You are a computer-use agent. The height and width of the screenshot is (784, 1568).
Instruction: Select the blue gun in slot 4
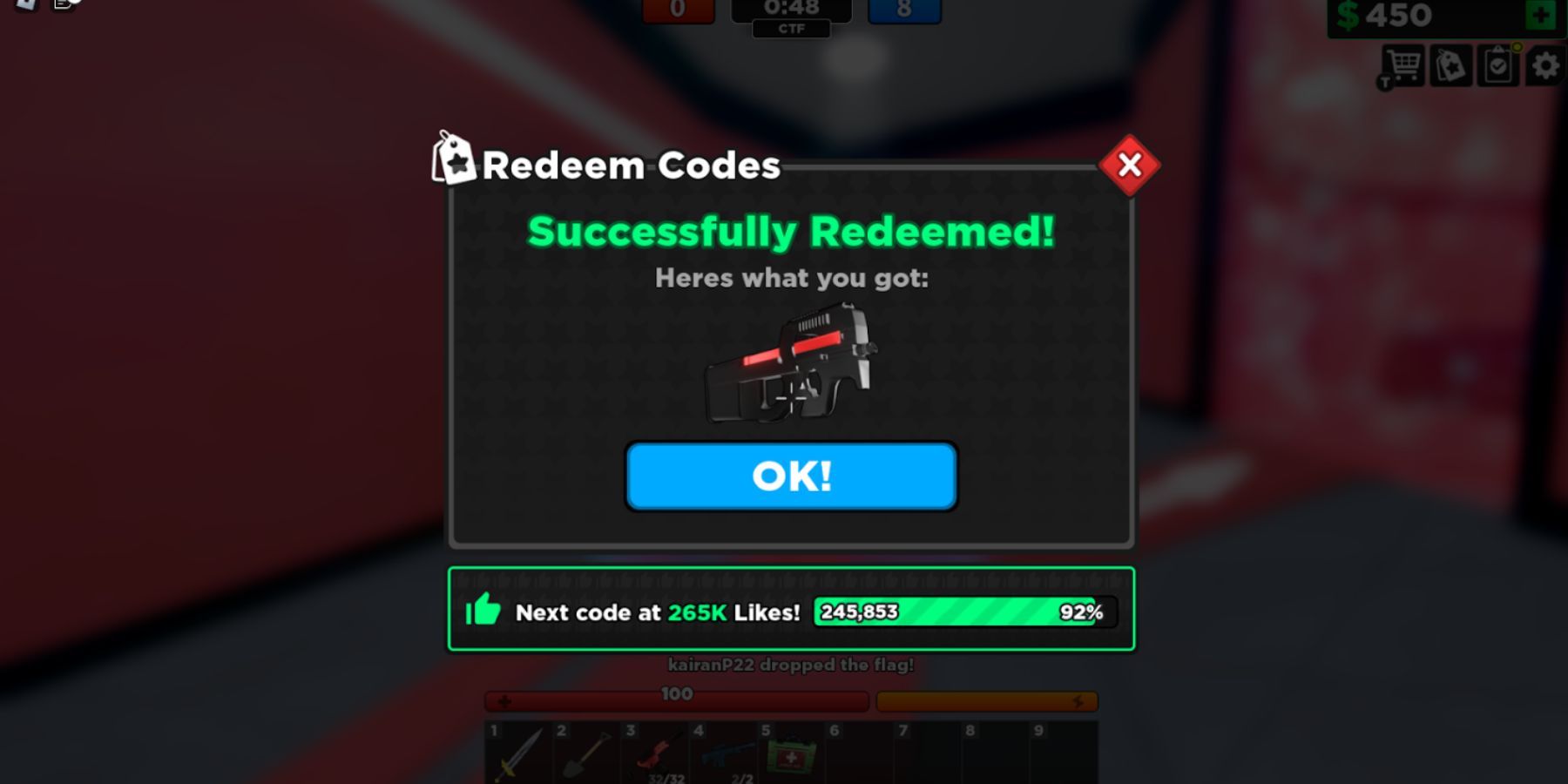click(x=720, y=754)
